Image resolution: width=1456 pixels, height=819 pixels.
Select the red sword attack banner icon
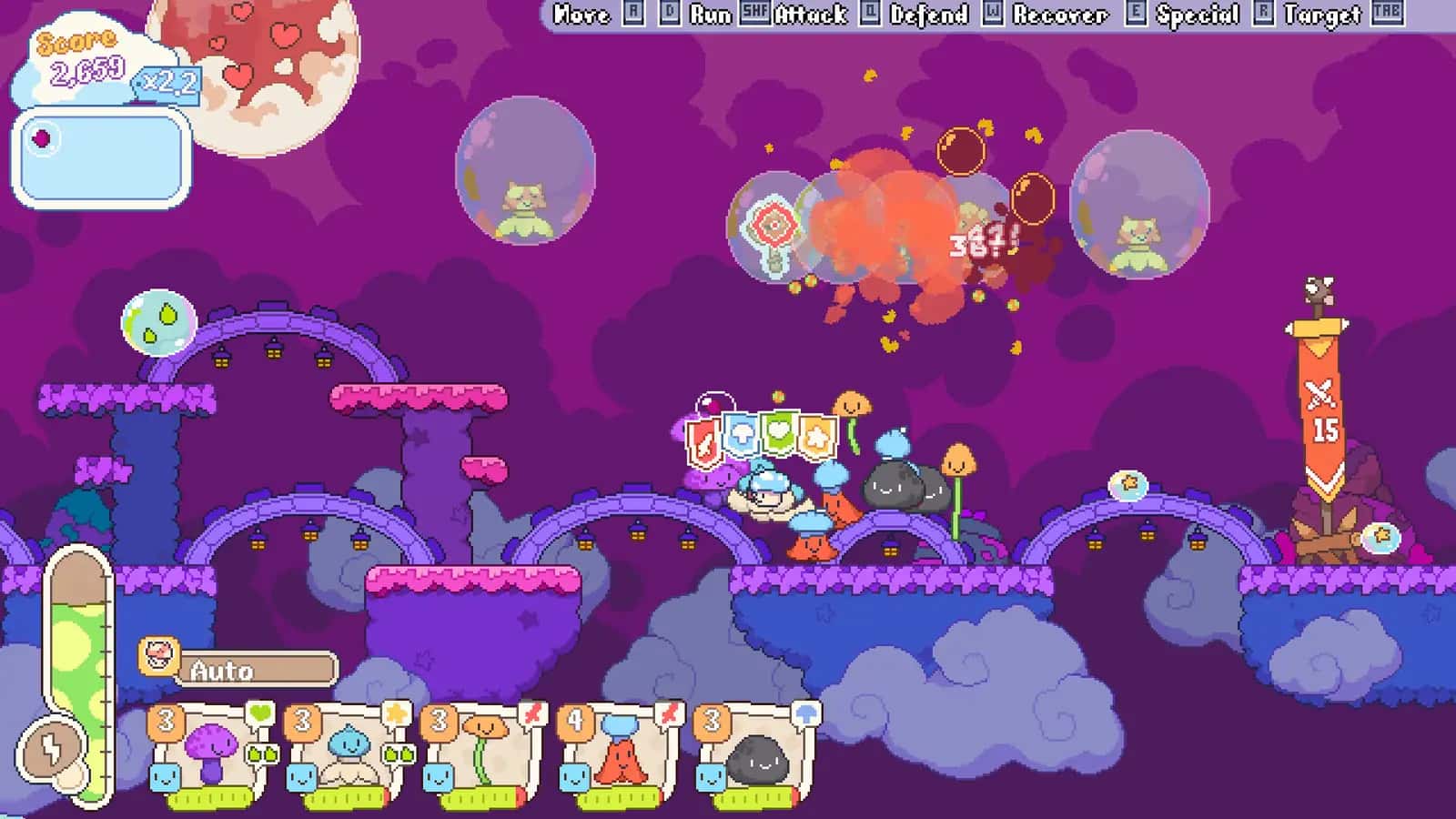[703, 441]
